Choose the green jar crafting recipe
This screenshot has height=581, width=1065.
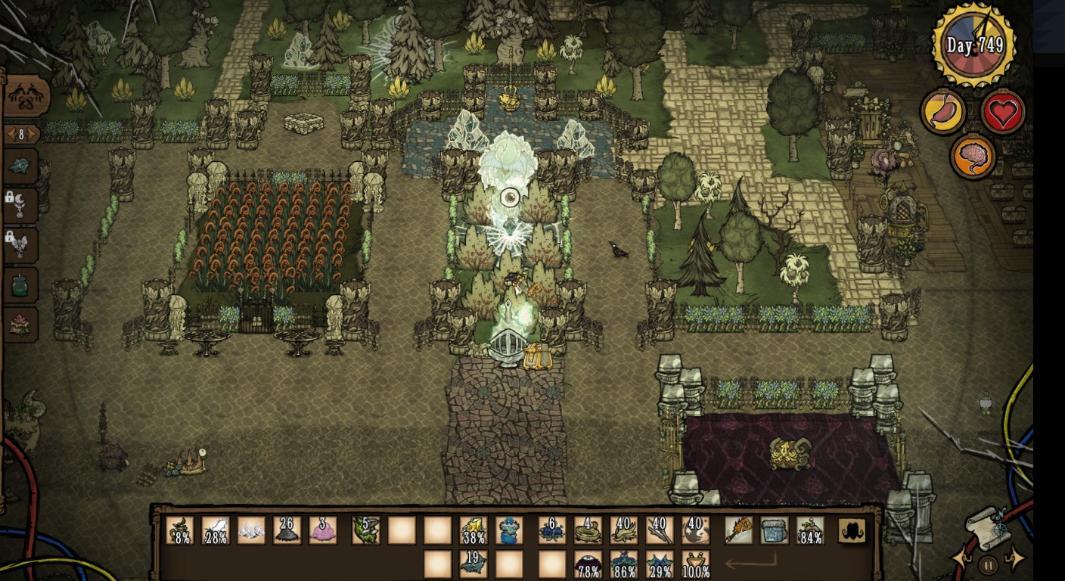[21, 283]
